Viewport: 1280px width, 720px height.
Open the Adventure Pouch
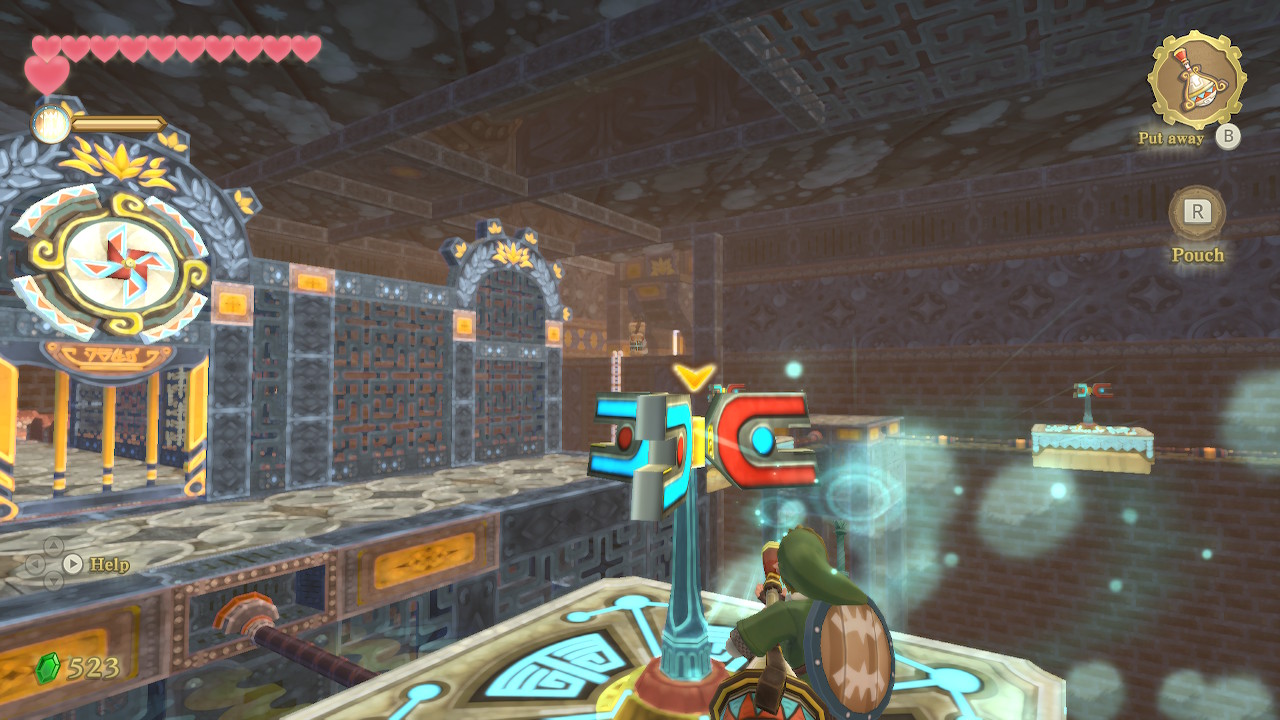(1197, 213)
